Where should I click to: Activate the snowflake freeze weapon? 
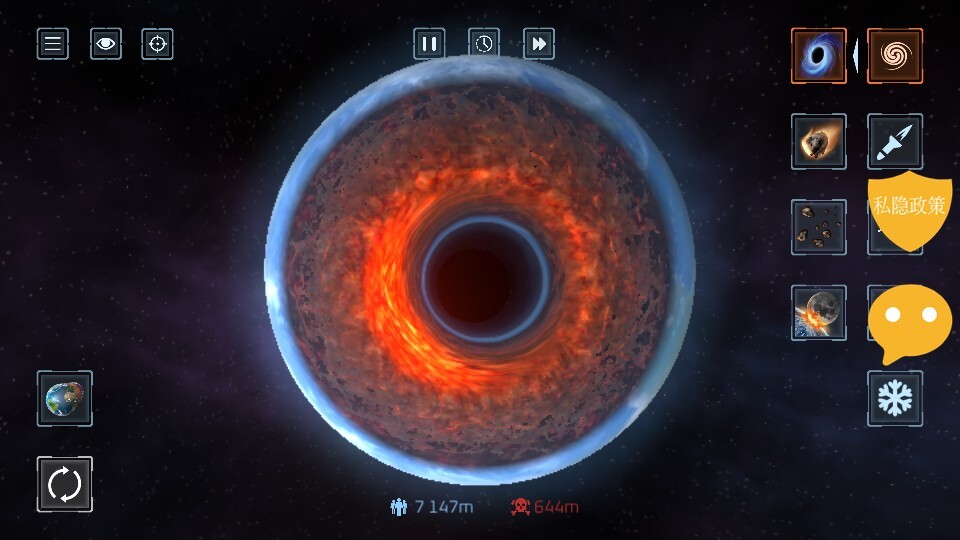tap(895, 398)
